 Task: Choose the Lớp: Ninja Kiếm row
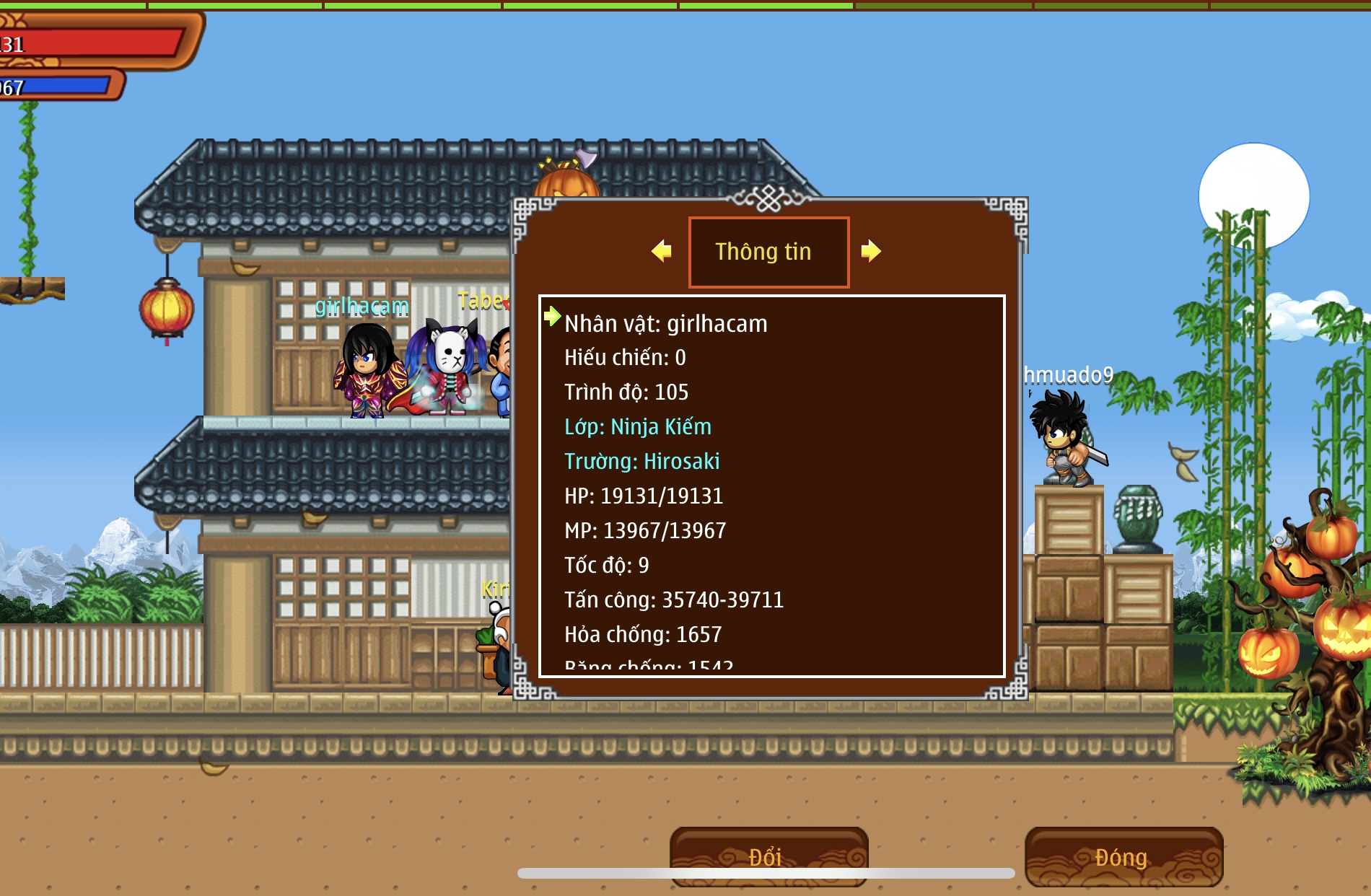tap(638, 427)
